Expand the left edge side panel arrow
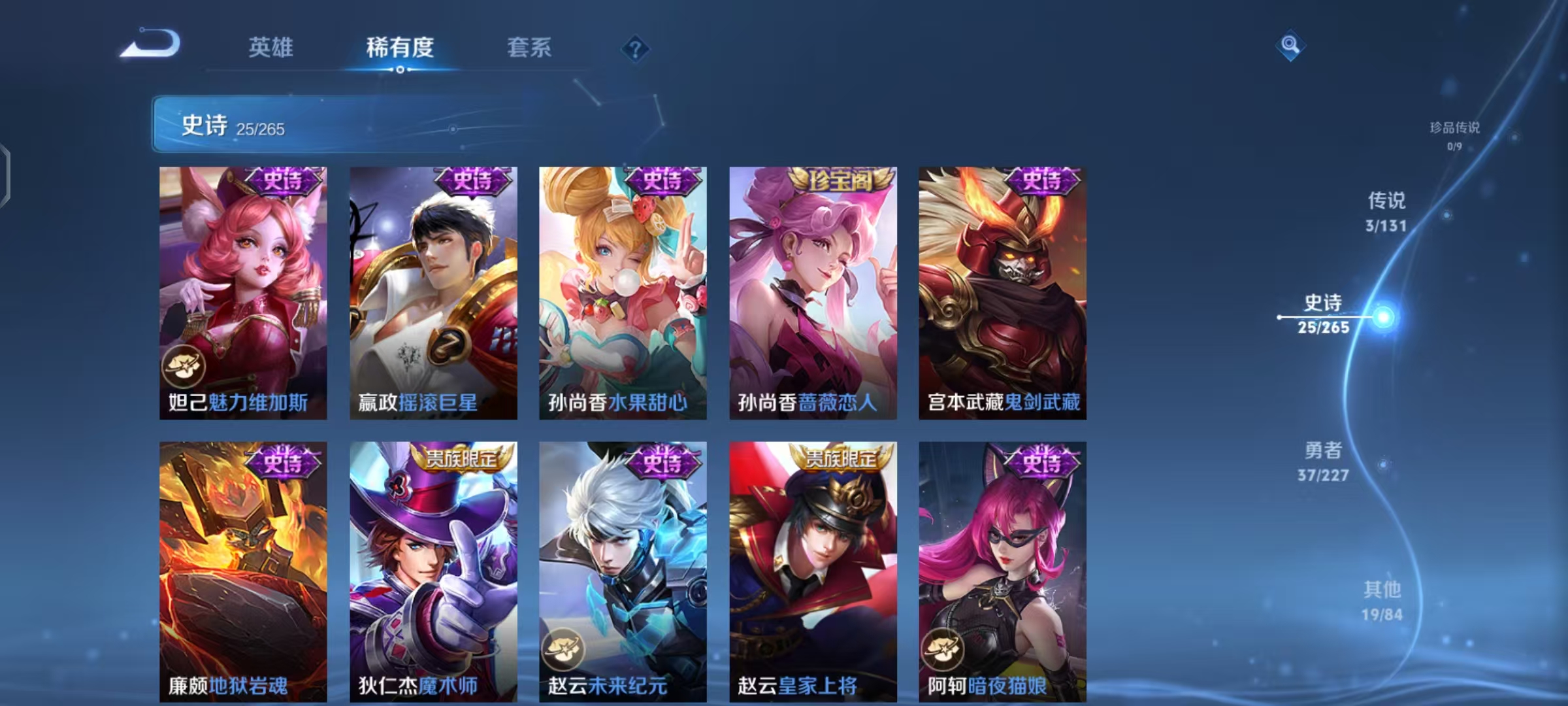This screenshot has width=1568, height=706. pyautogui.click(x=7, y=175)
